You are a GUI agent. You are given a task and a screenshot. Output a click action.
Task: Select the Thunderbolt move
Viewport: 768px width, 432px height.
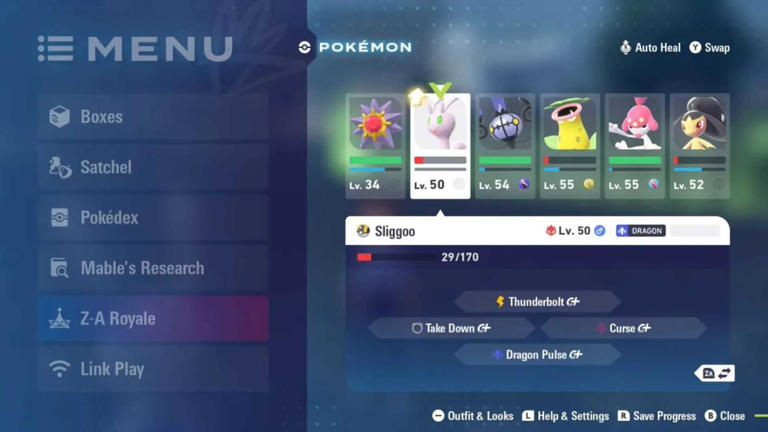[538, 301]
